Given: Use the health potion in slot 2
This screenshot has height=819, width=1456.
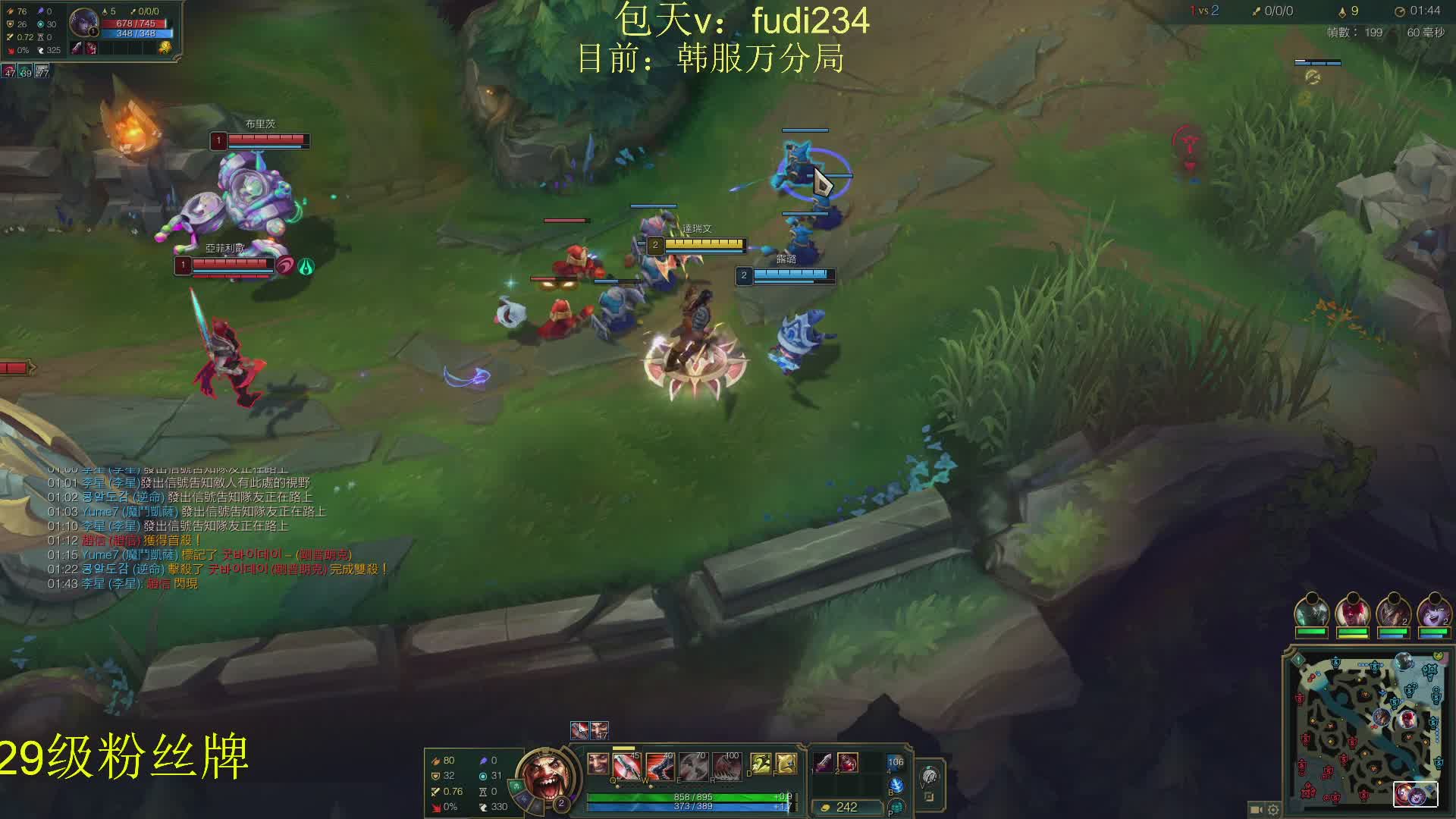Looking at the screenshot, I should (848, 762).
